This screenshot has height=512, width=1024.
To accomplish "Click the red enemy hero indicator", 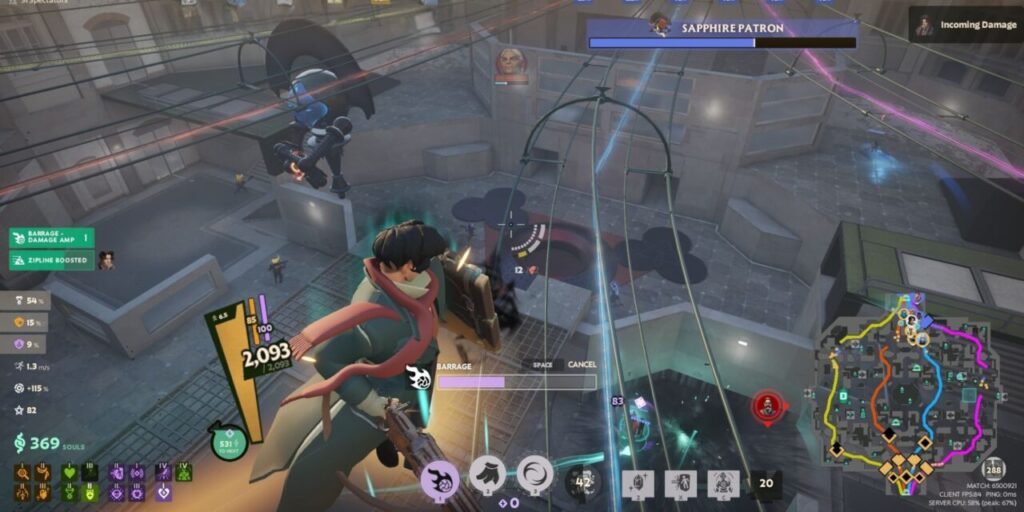I will click(767, 406).
